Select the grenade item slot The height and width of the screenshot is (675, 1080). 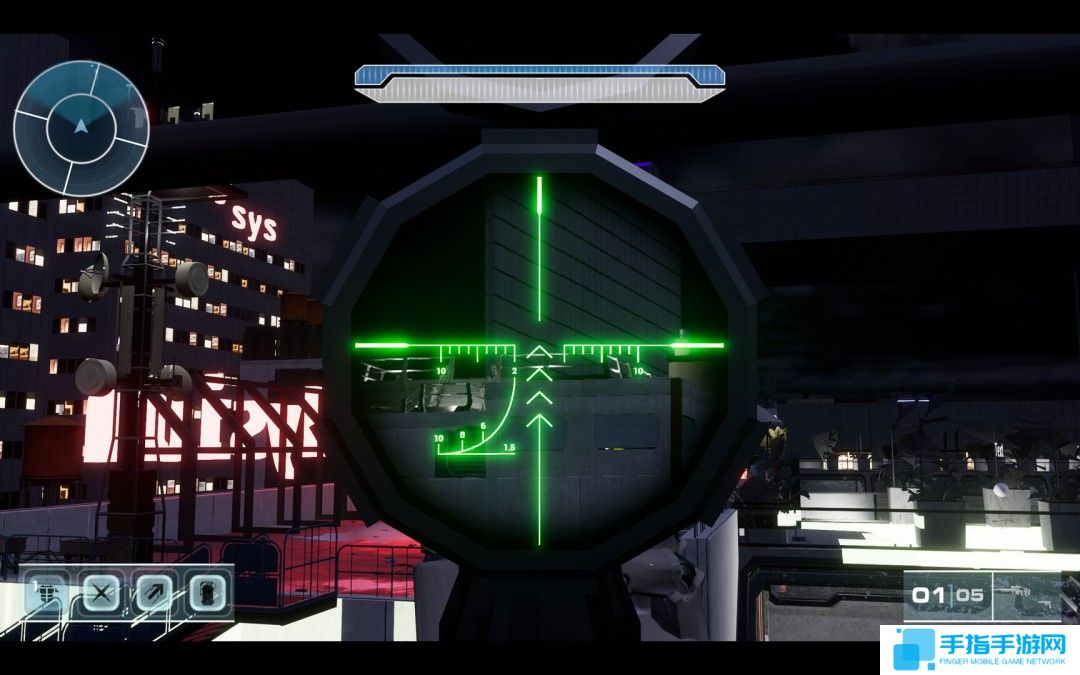207,594
